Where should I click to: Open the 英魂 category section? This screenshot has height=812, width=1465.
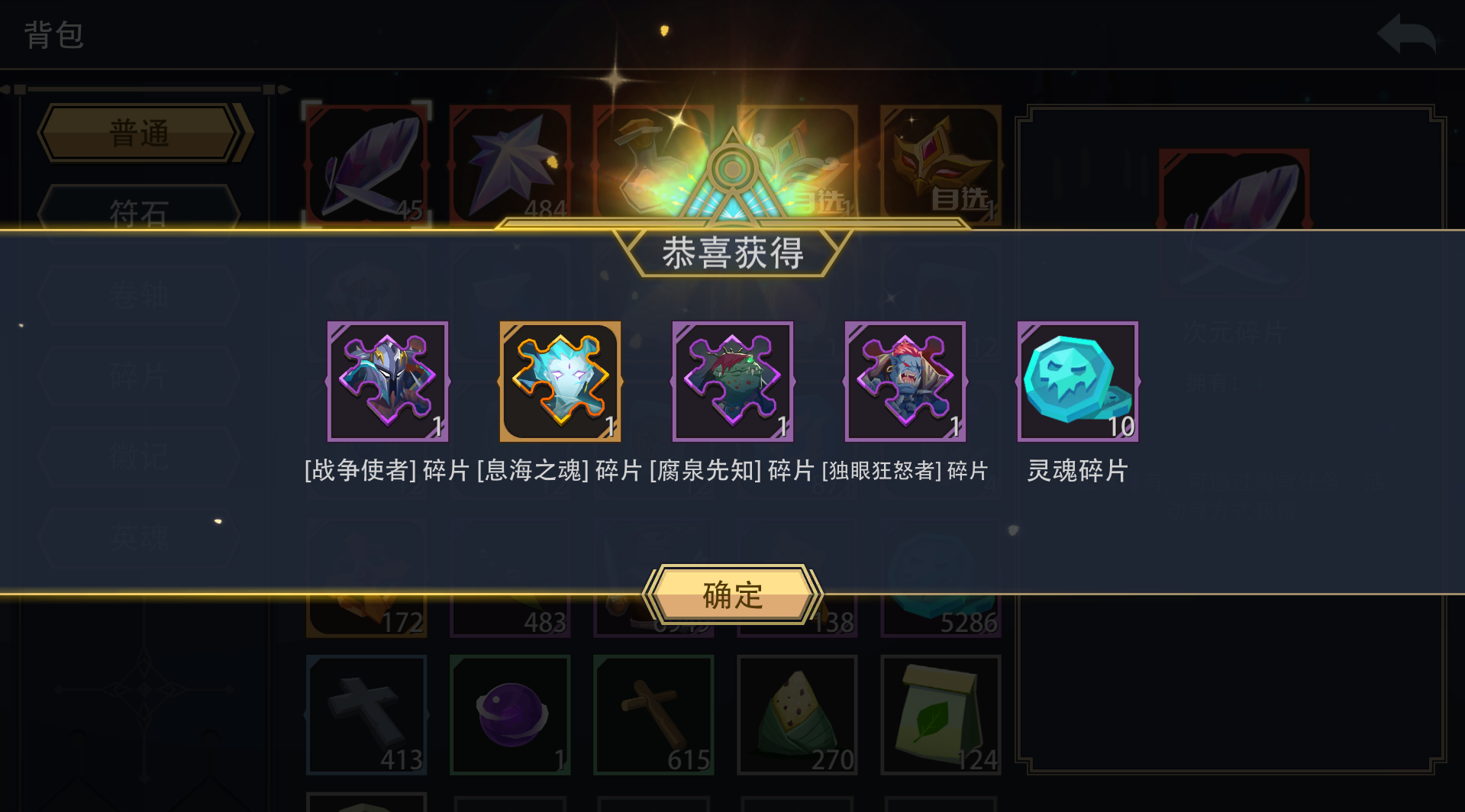coord(140,538)
